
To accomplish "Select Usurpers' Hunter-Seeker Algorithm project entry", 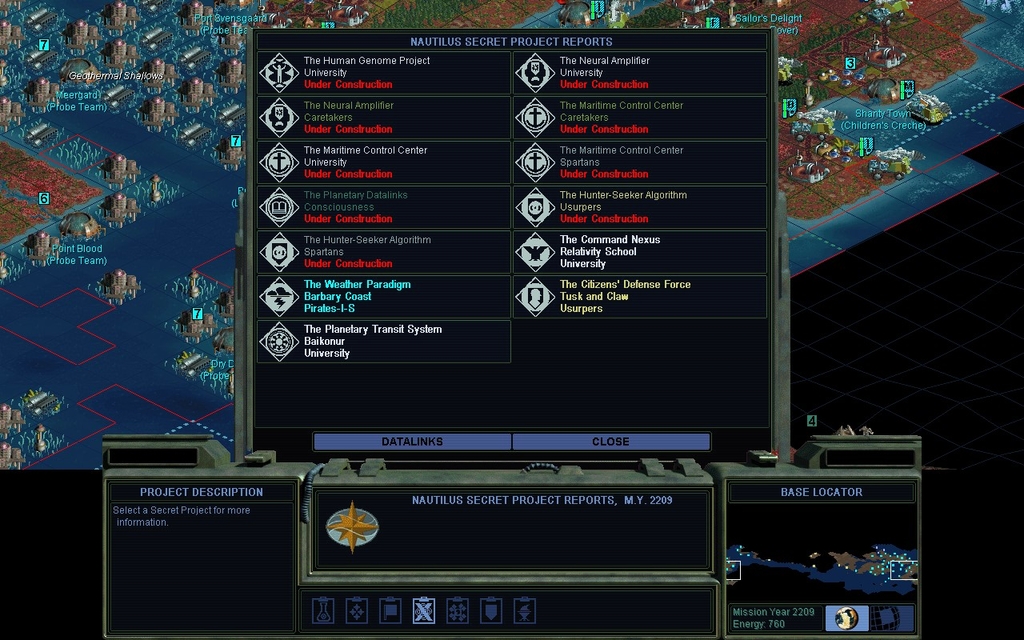I will pos(640,207).
